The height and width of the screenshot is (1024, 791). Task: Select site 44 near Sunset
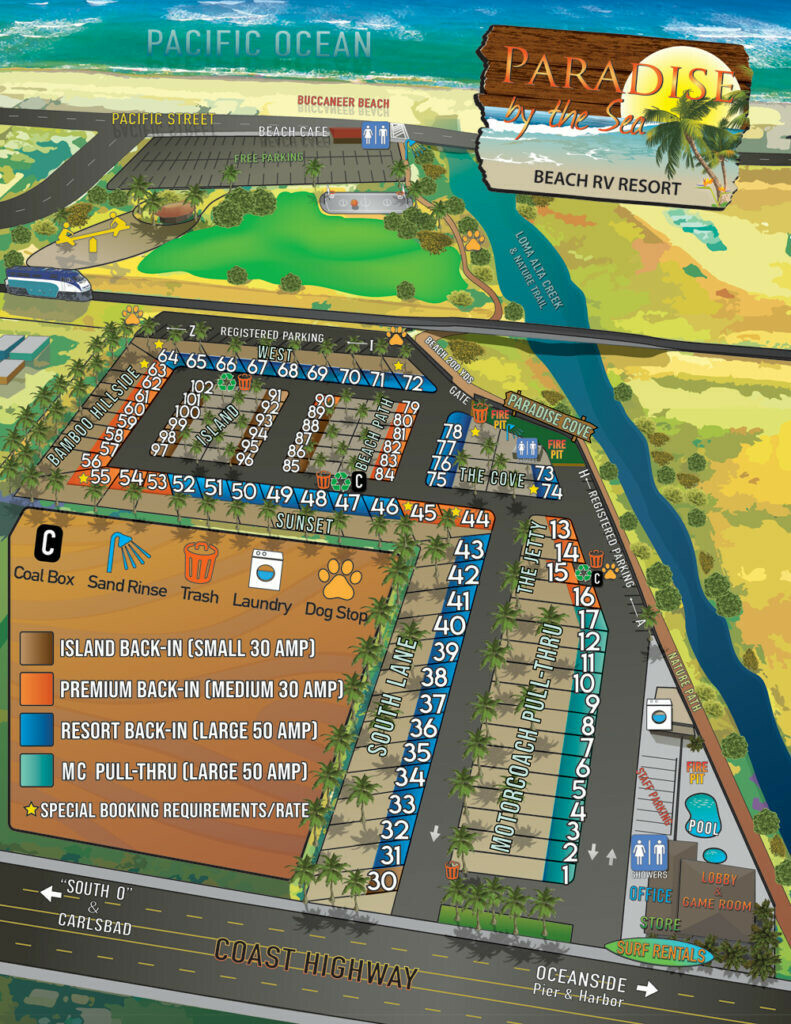point(475,519)
